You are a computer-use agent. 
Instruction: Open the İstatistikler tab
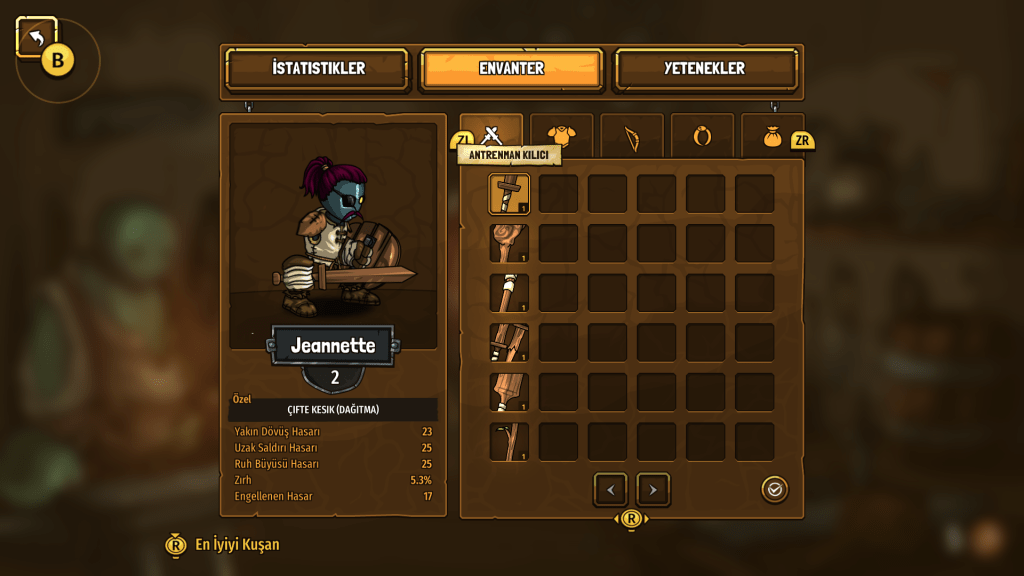click(x=318, y=69)
